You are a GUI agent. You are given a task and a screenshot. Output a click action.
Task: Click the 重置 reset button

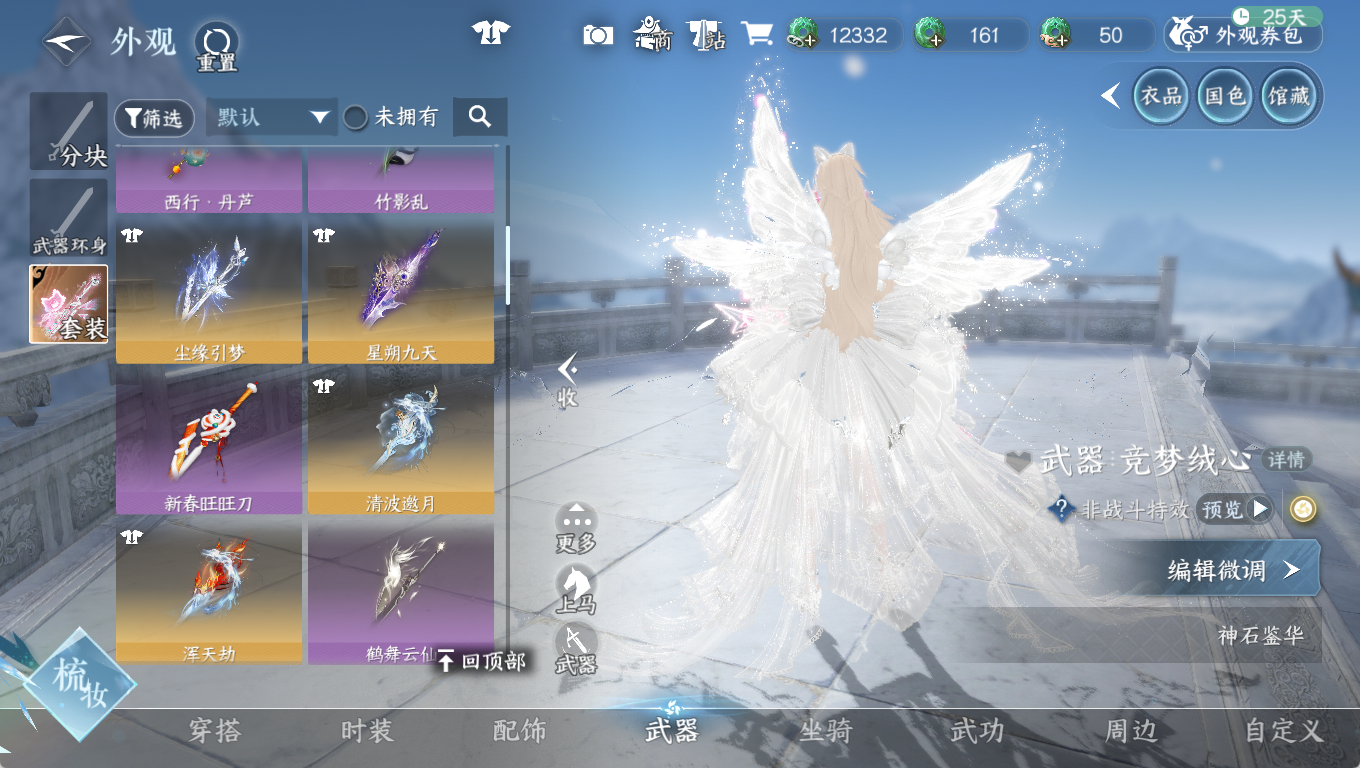pos(216,45)
